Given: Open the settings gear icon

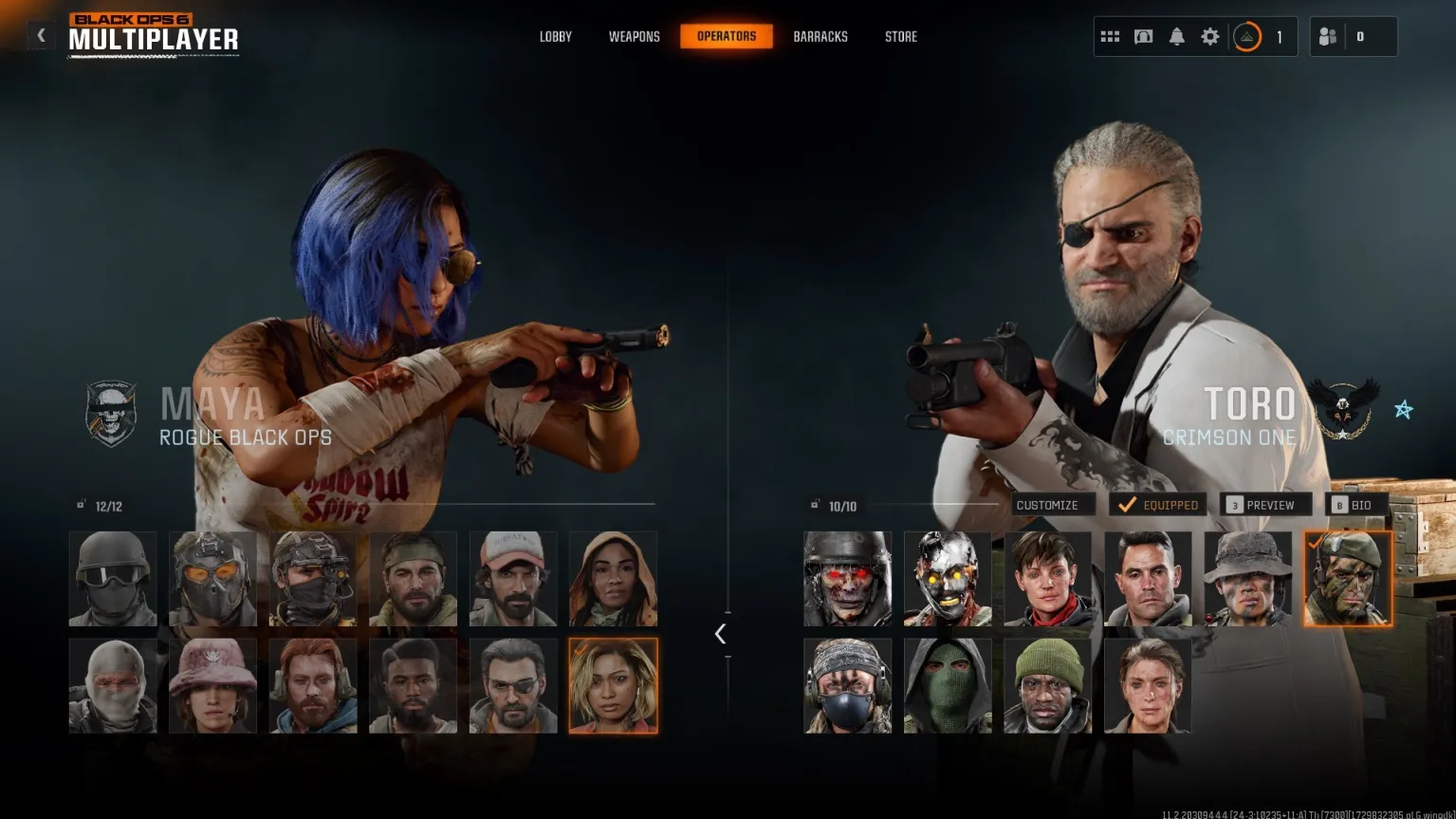Looking at the screenshot, I should (x=1209, y=35).
